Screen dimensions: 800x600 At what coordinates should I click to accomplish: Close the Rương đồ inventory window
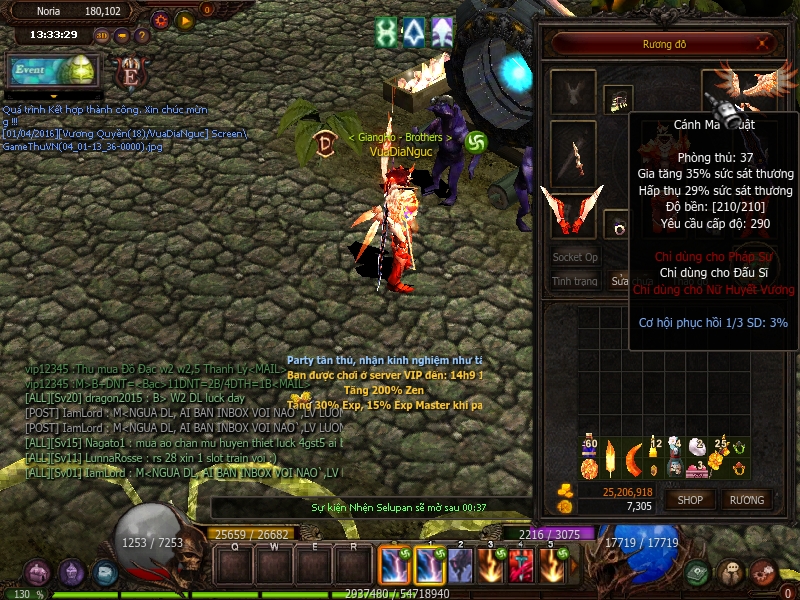point(765,44)
